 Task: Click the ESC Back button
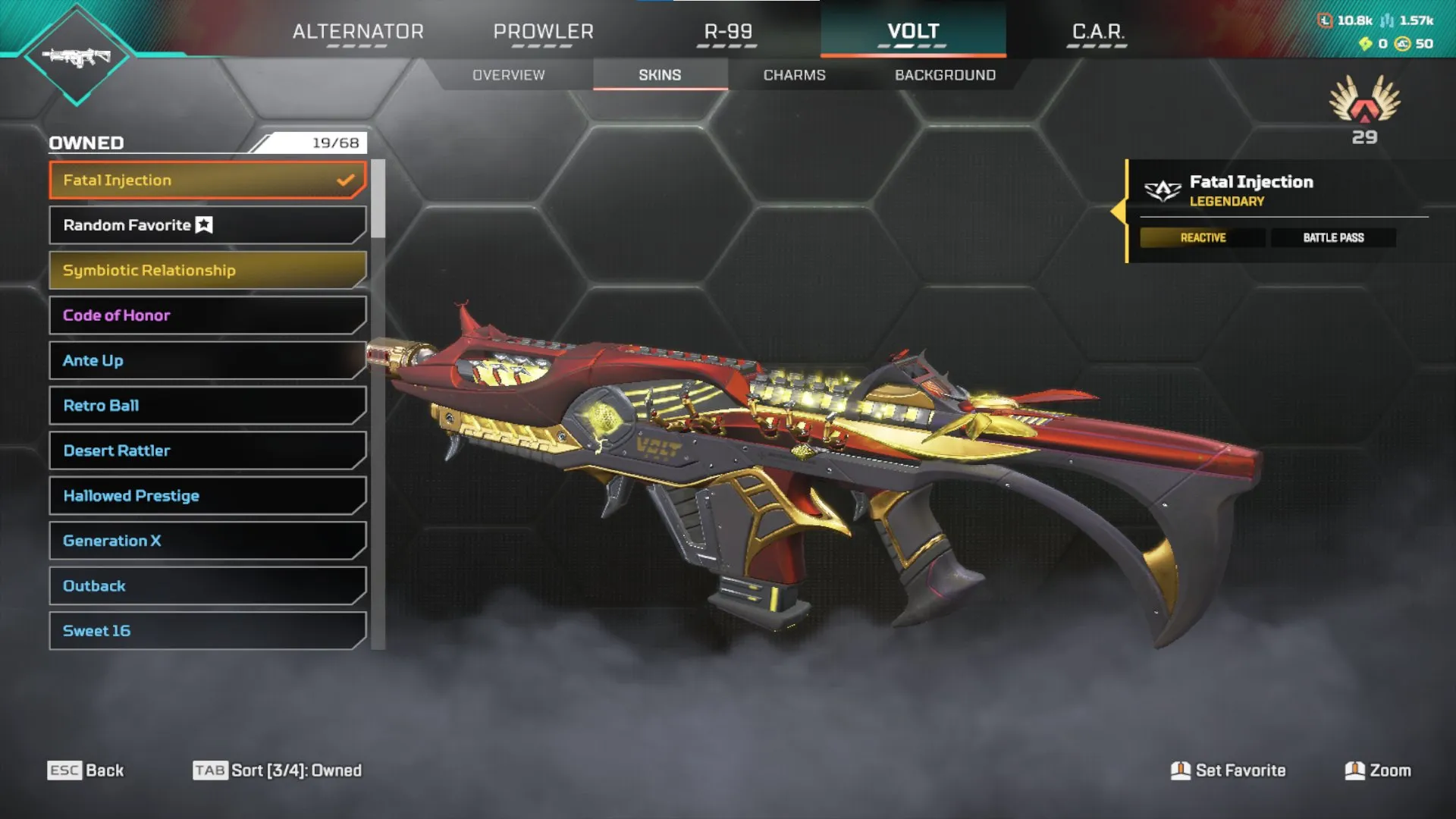click(x=86, y=770)
